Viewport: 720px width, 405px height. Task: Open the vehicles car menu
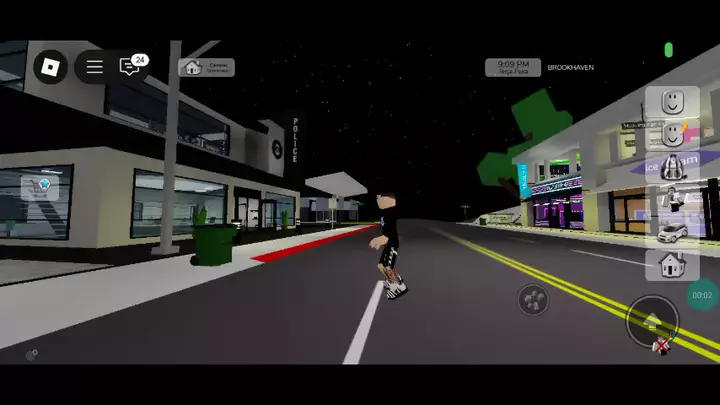pos(671,233)
